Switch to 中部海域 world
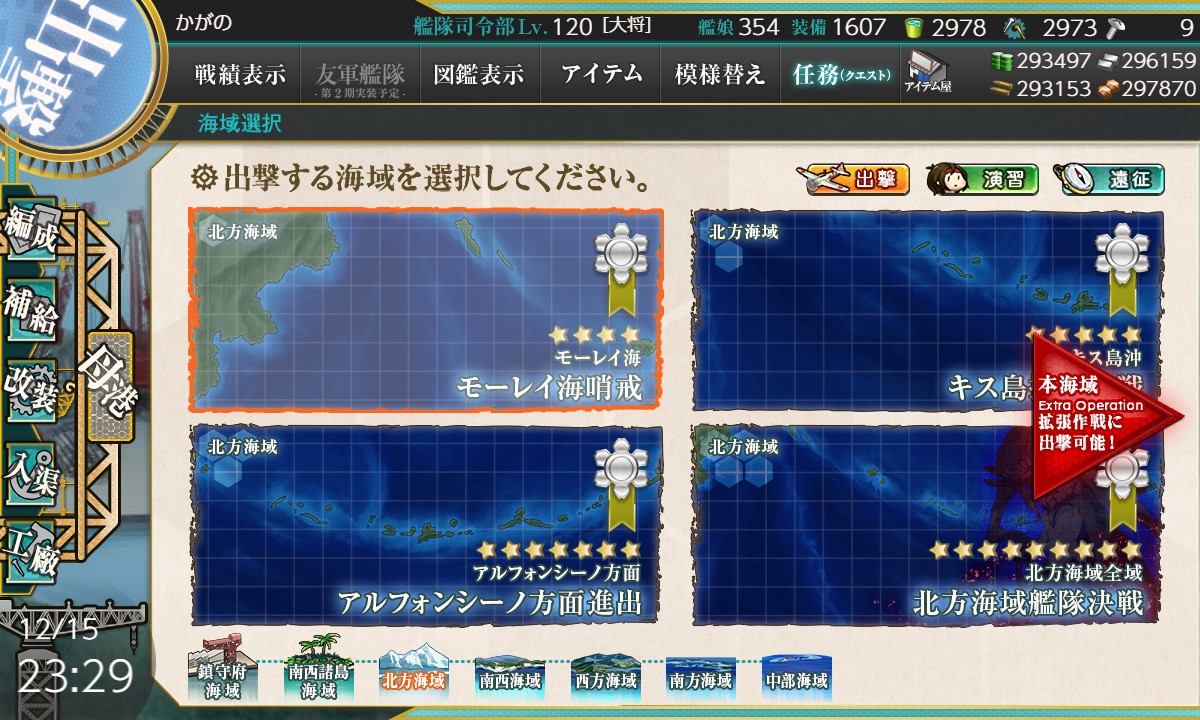Screen dimensions: 1200x720 click(796, 676)
